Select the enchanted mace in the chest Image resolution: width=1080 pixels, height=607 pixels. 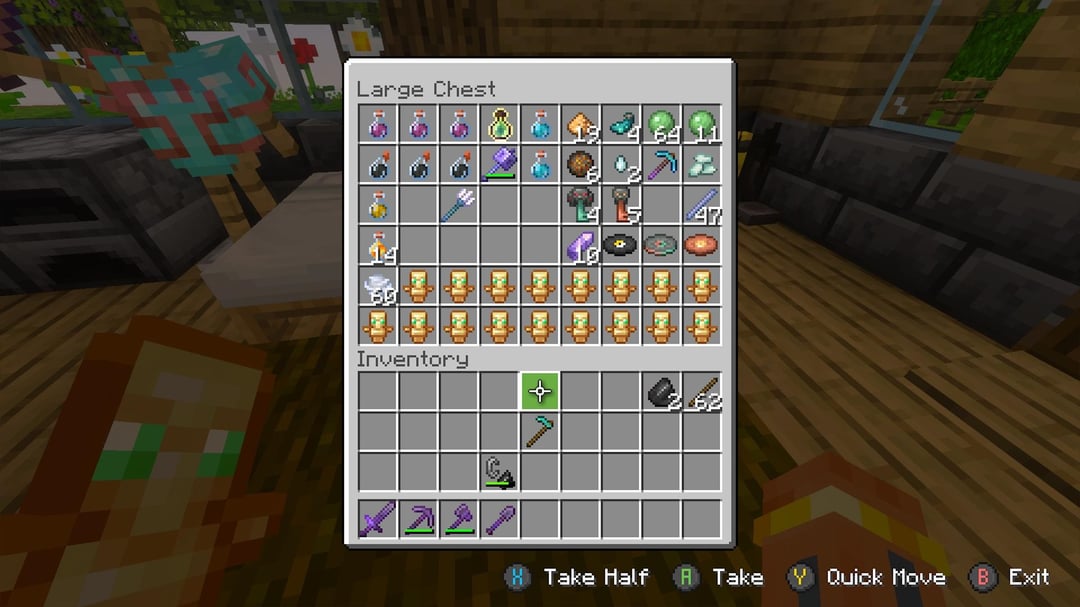[x=499, y=165]
